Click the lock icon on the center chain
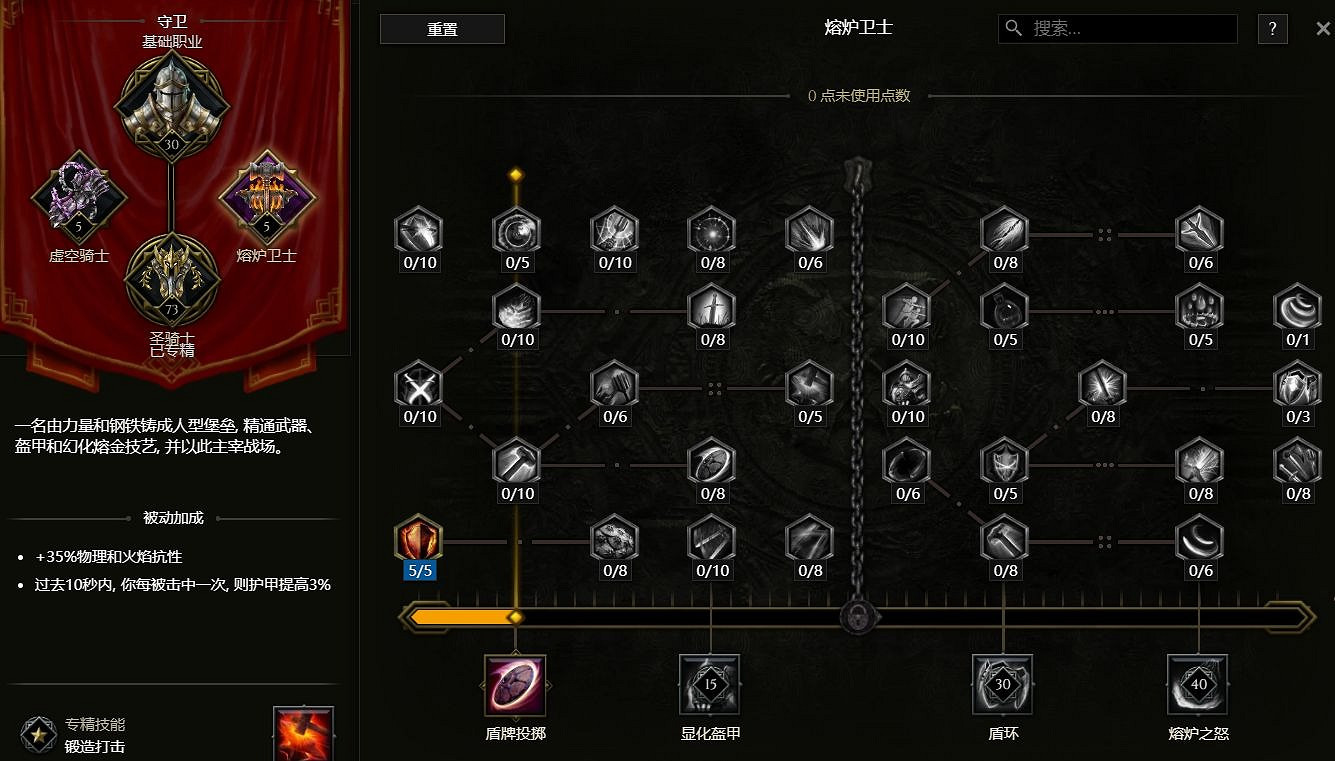The height and width of the screenshot is (761, 1335). tap(857, 617)
